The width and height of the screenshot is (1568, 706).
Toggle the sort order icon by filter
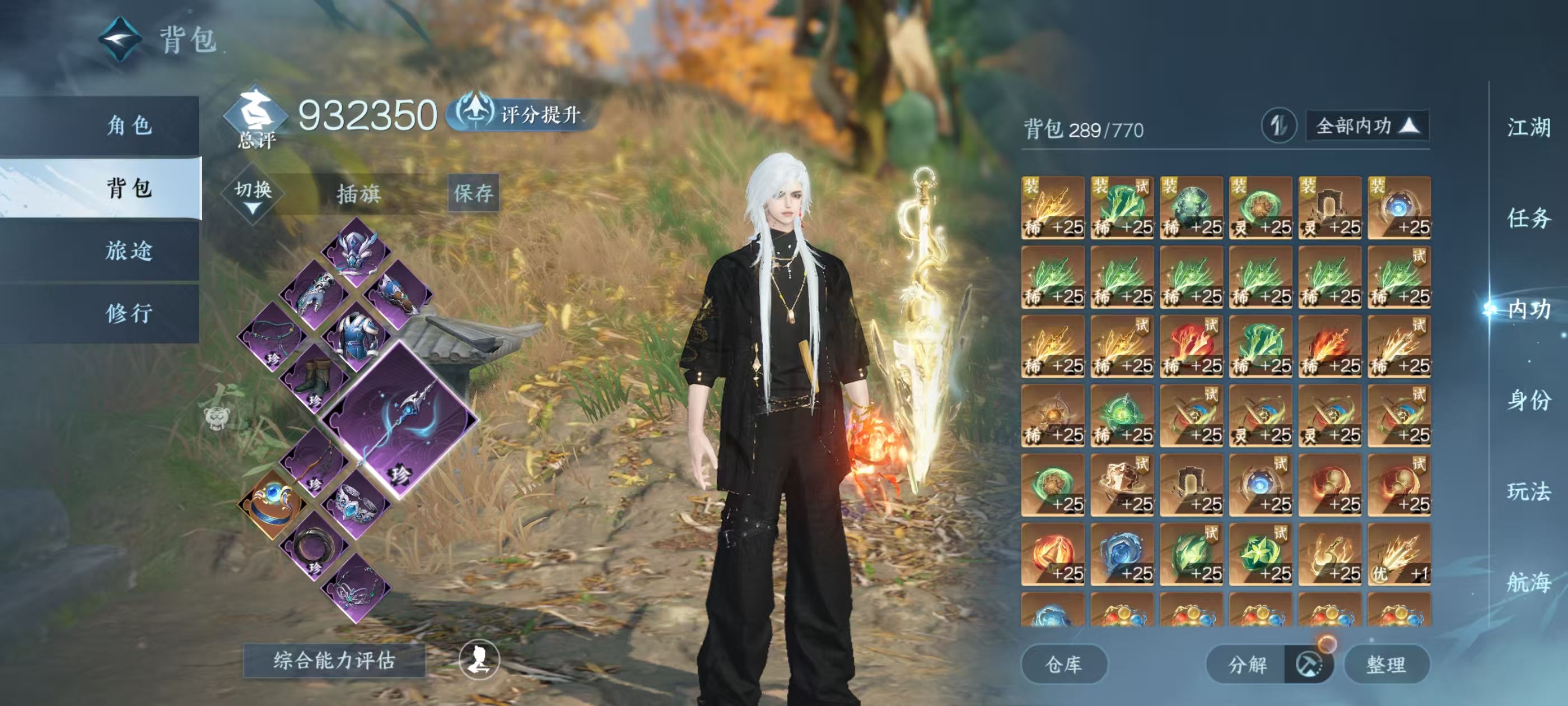[1278, 126]
